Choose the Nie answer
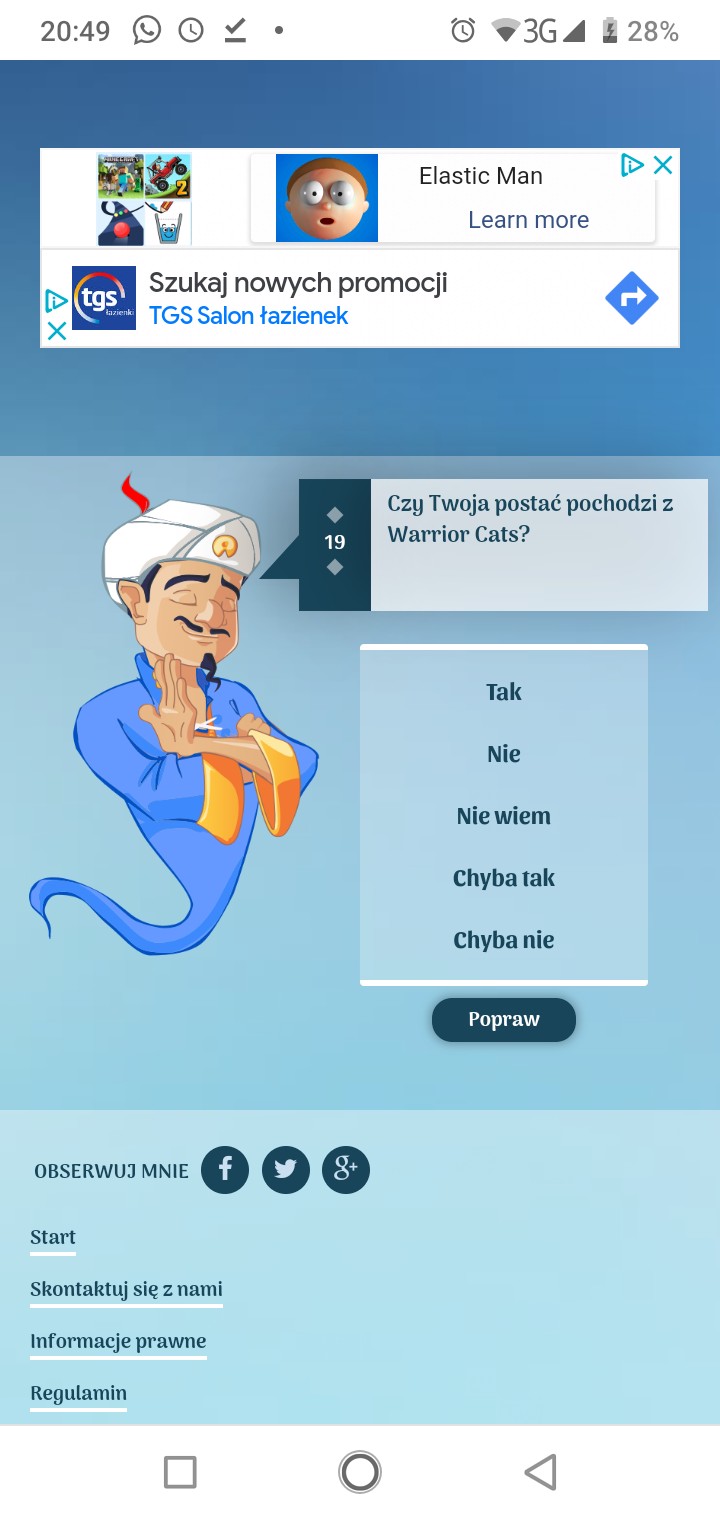 pyautogui.click(x=504, y=754)
